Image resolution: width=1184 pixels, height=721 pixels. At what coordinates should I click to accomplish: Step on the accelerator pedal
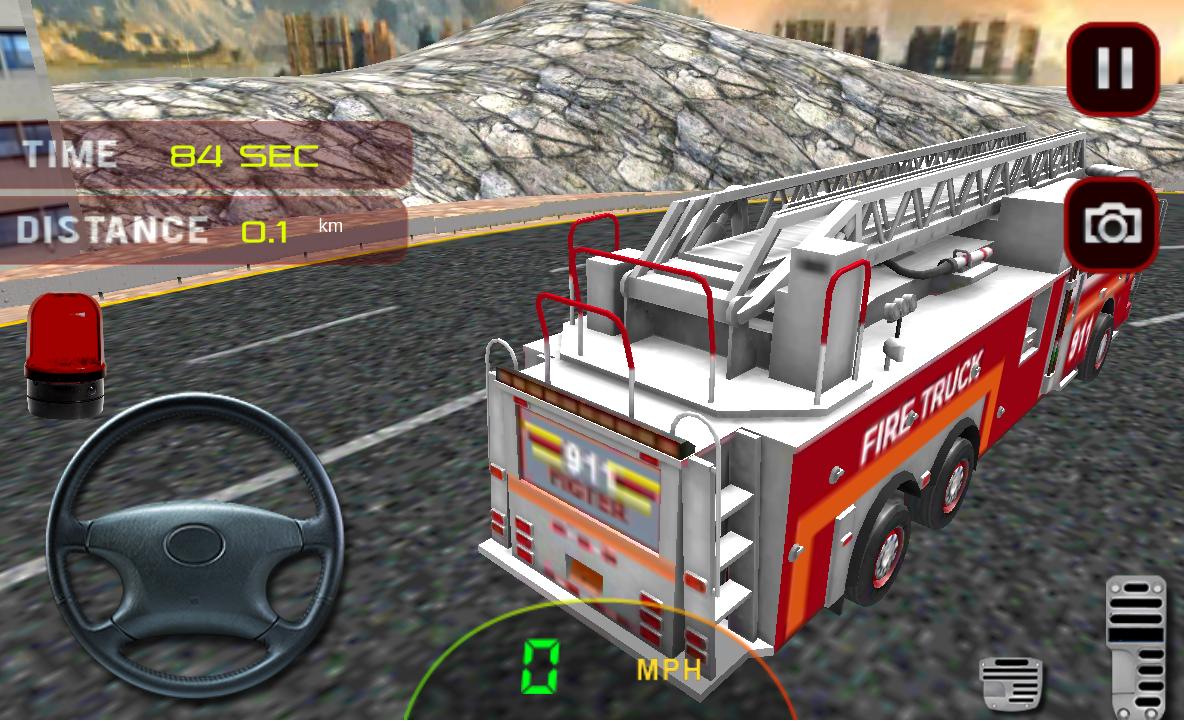(1136, 643)
